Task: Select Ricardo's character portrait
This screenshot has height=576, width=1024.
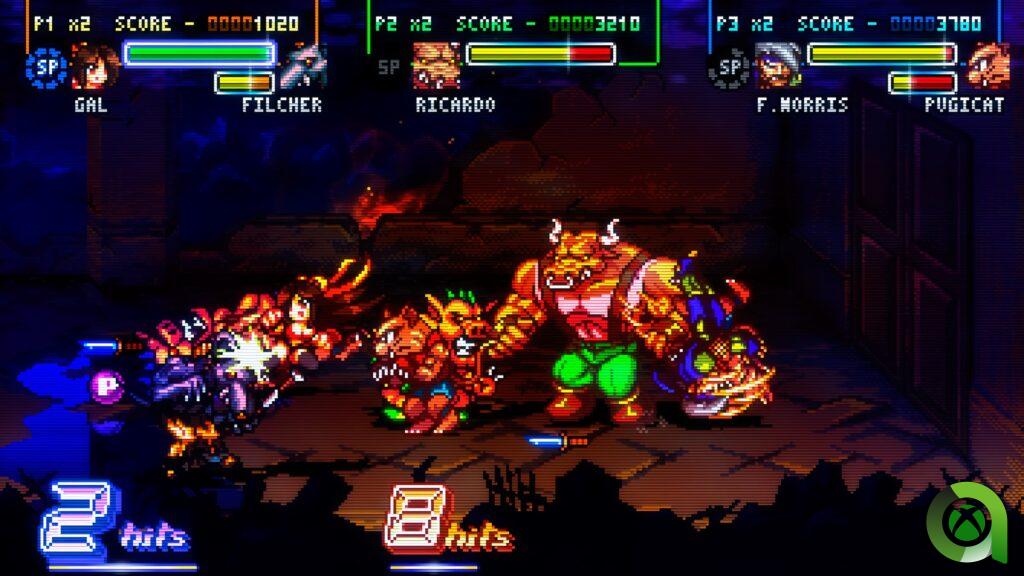Action: coord(436,66)
